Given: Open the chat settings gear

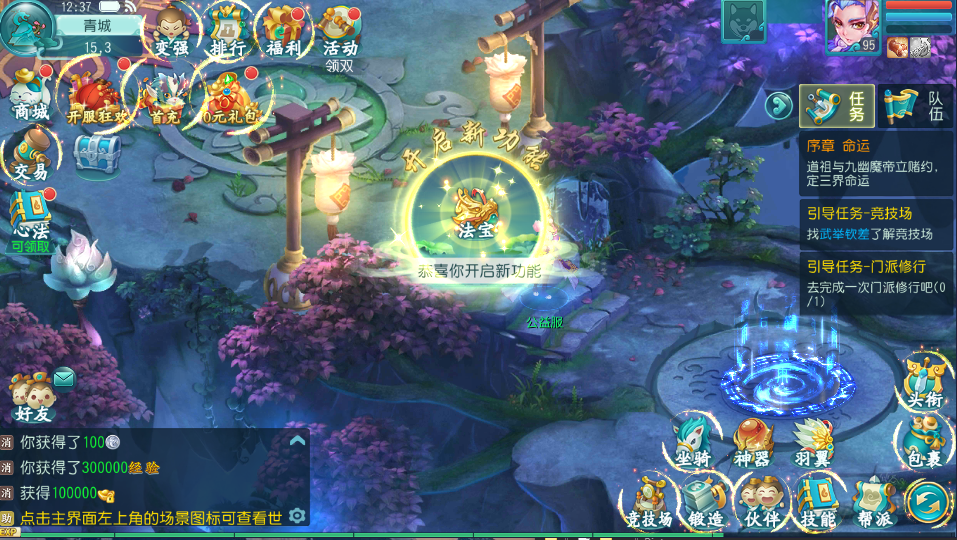Looking at the screenshot, I should 296,515.
